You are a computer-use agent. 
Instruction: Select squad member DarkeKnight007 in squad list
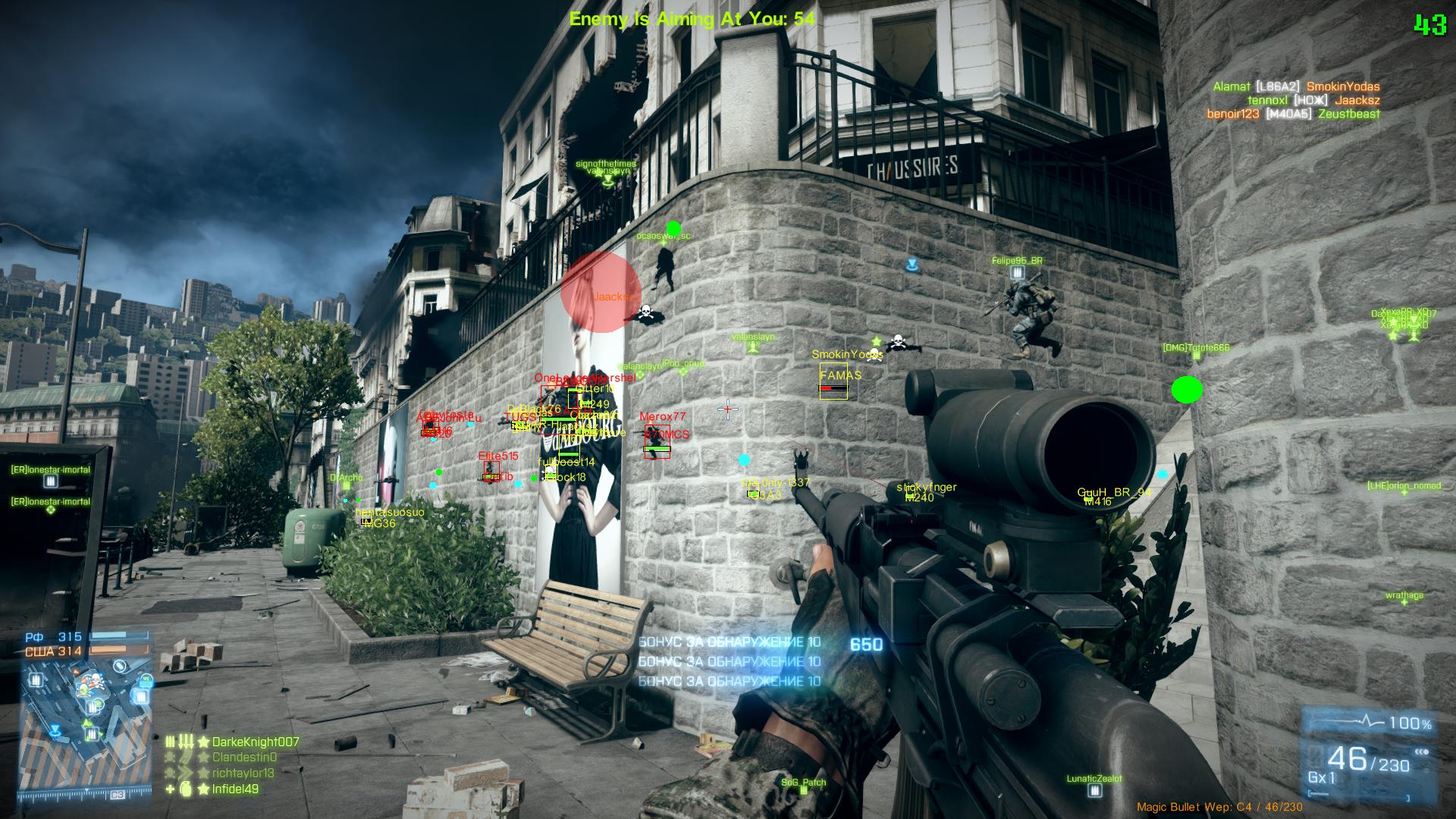[x=256, y=742]
